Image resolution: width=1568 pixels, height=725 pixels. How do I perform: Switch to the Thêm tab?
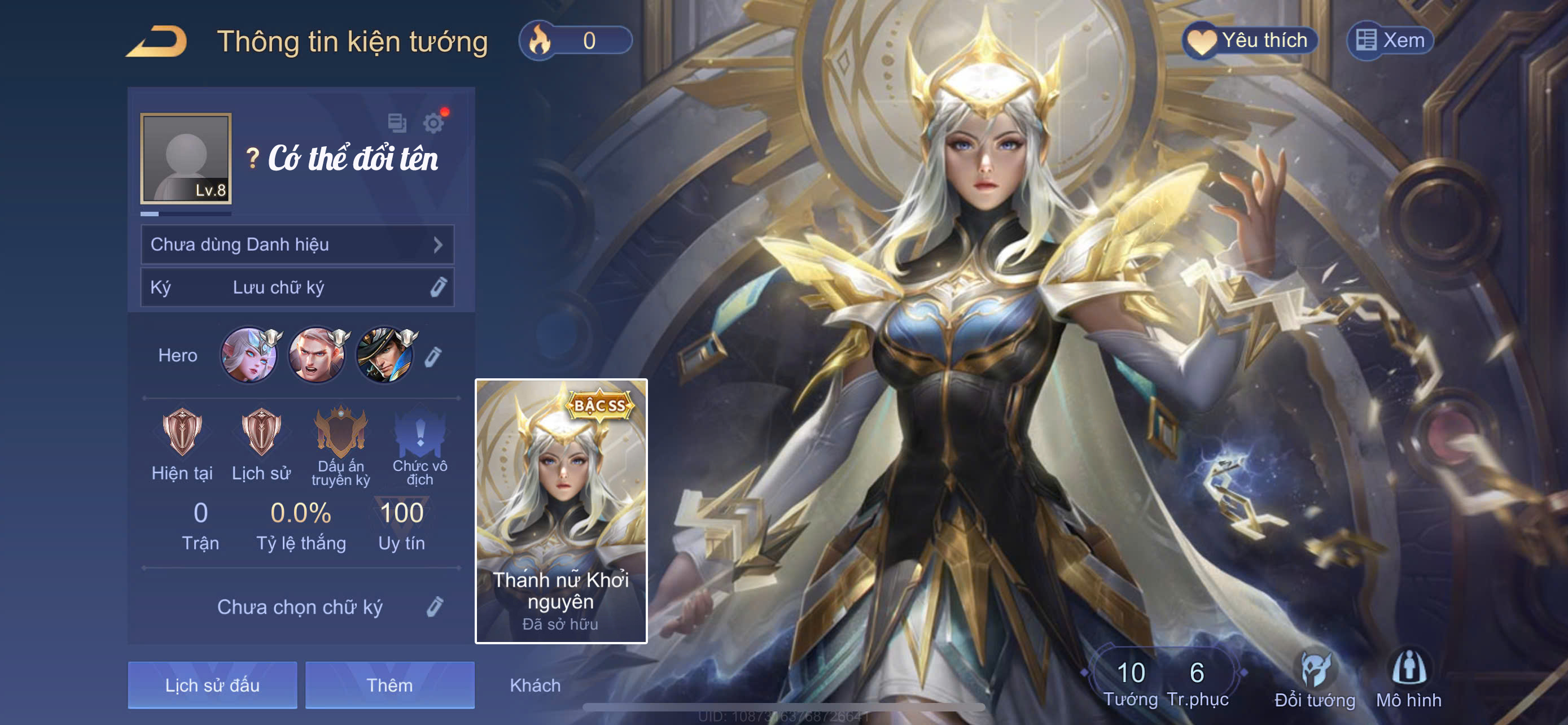[x=389, y=685]
